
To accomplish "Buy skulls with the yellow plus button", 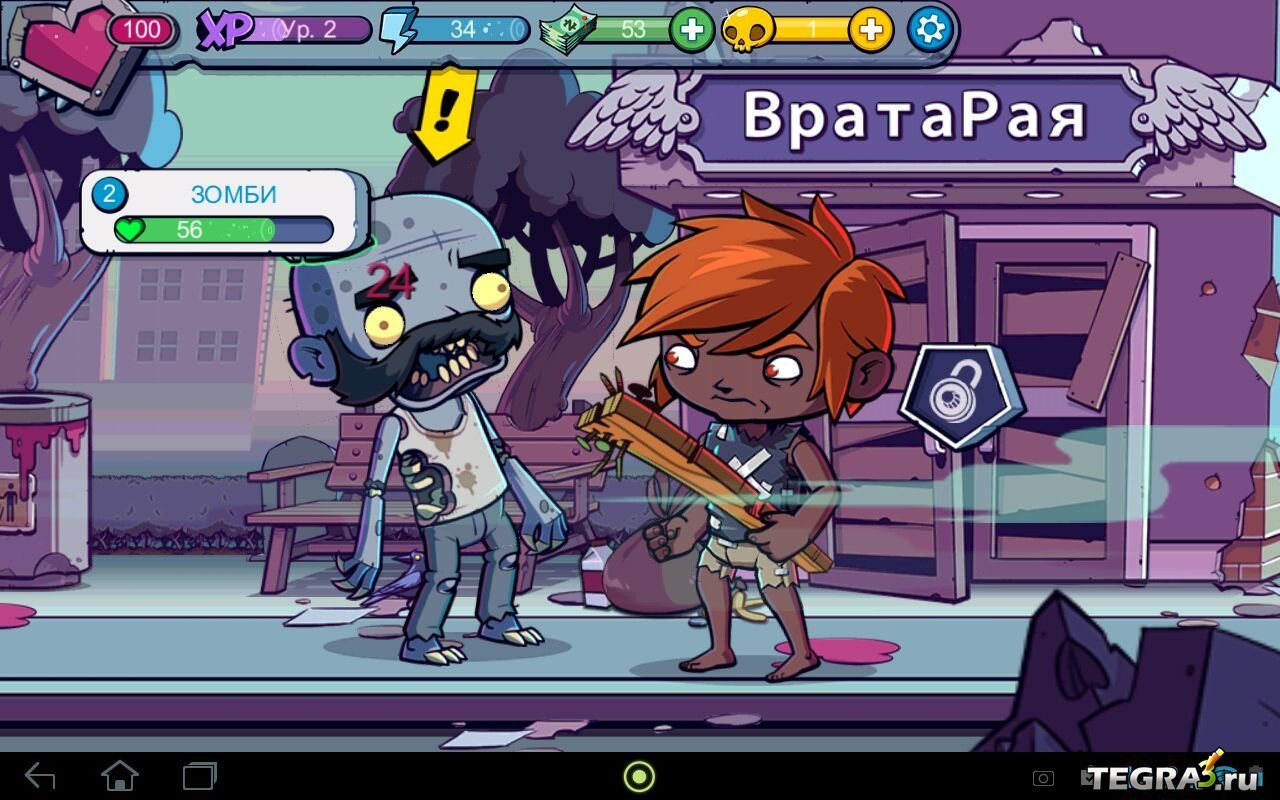I will [871, 30].
